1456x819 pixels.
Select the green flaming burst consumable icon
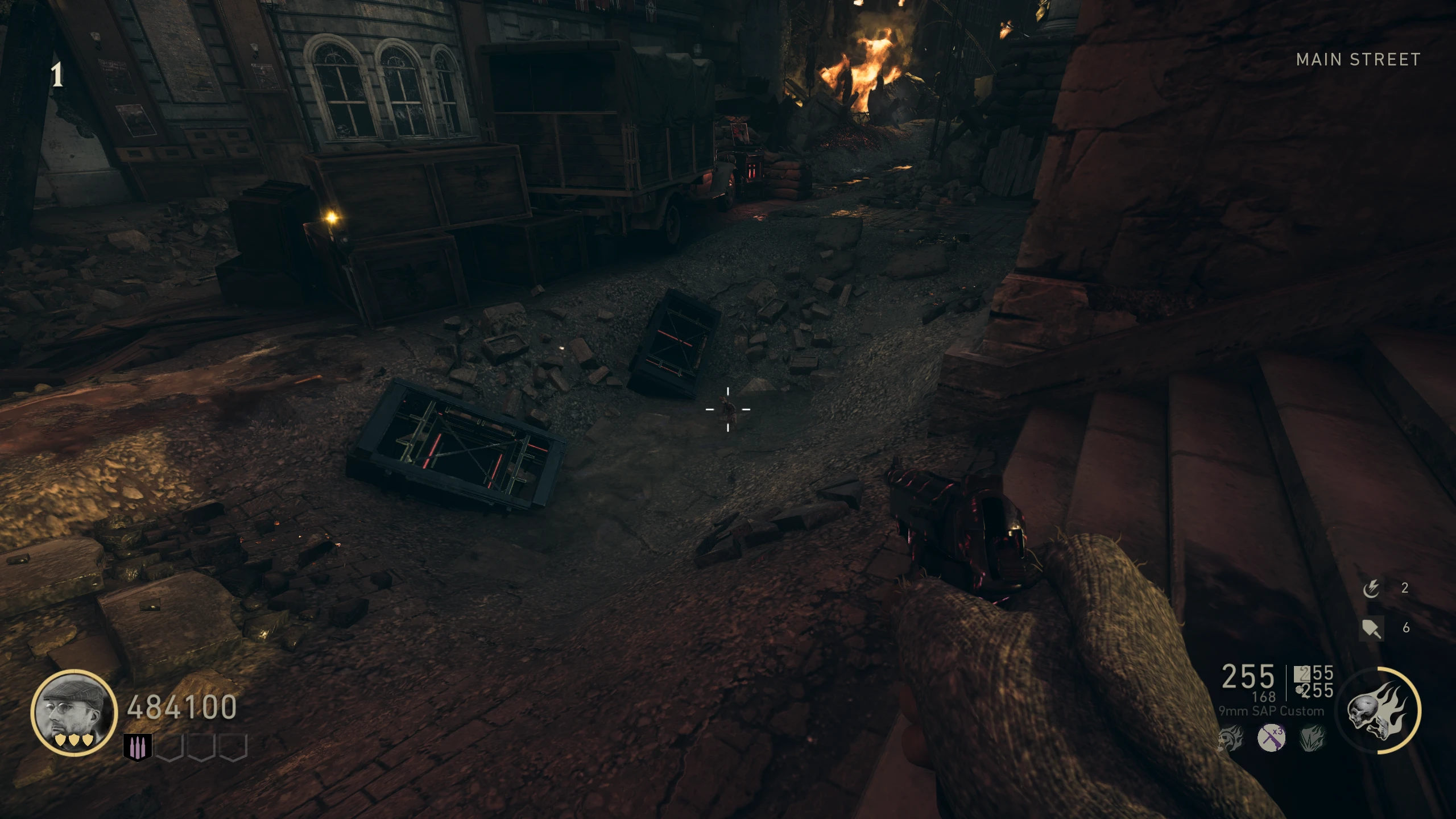click(1312, 738)
